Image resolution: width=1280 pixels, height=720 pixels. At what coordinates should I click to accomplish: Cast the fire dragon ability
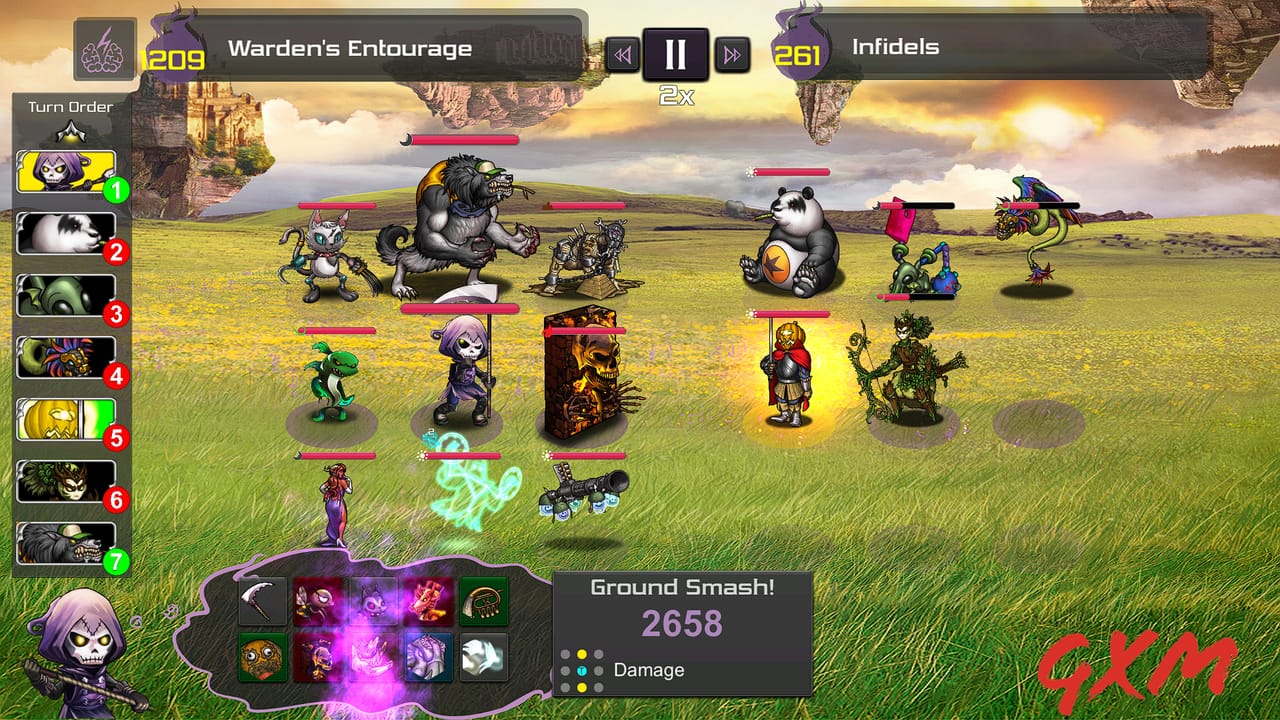pos(427,601)
